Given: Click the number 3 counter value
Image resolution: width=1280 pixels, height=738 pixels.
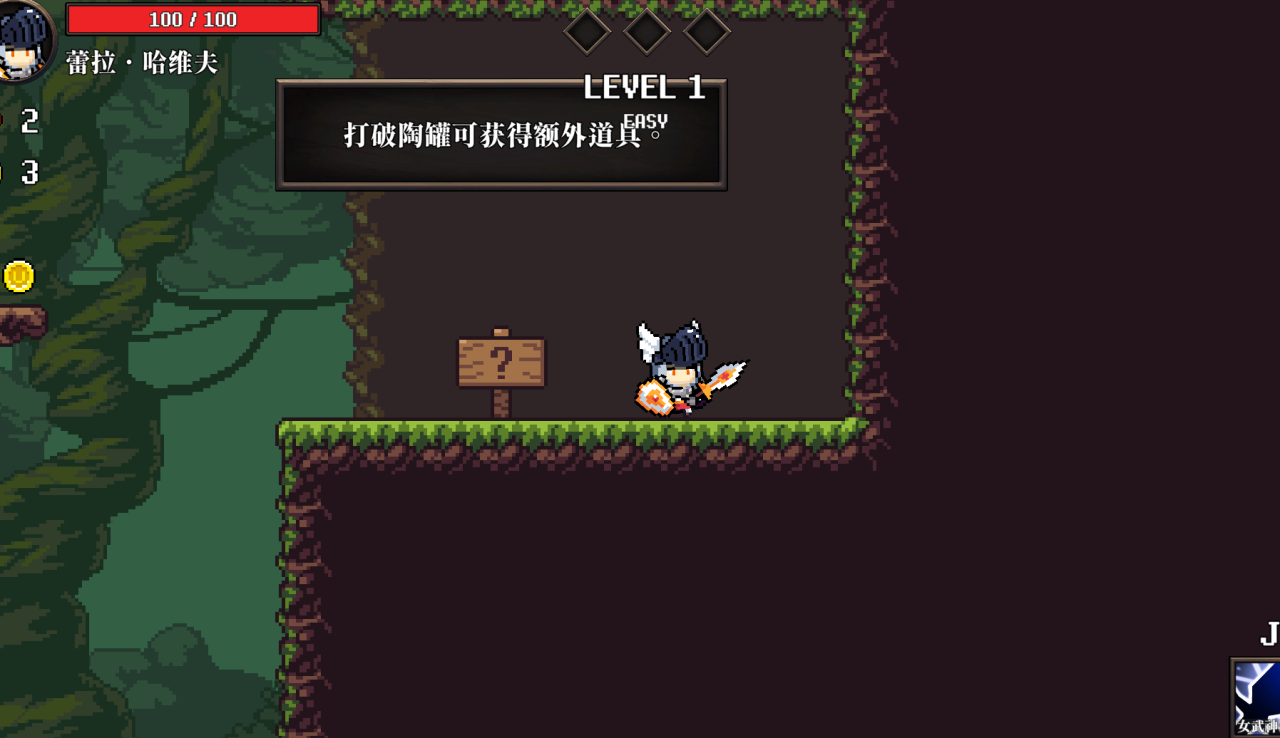Looking at the screenshot, I should [x=30, y=173].
